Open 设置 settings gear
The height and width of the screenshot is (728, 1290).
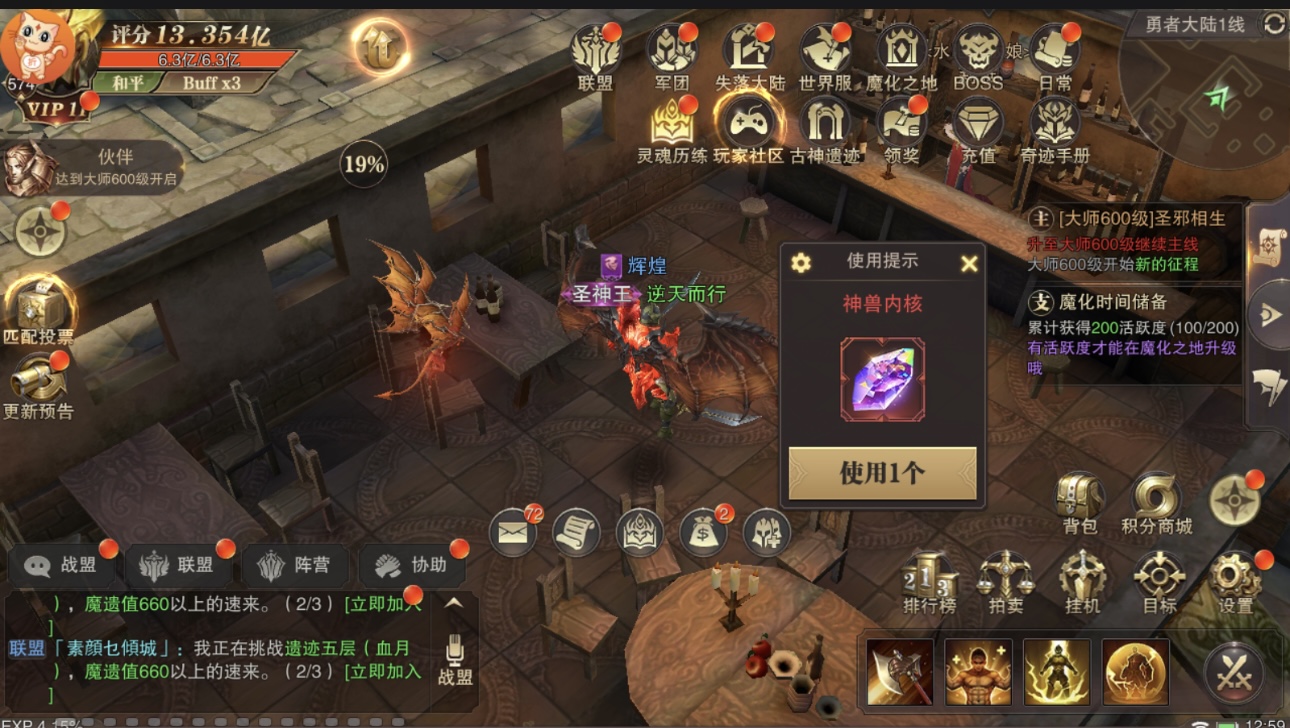[1236, 582]
